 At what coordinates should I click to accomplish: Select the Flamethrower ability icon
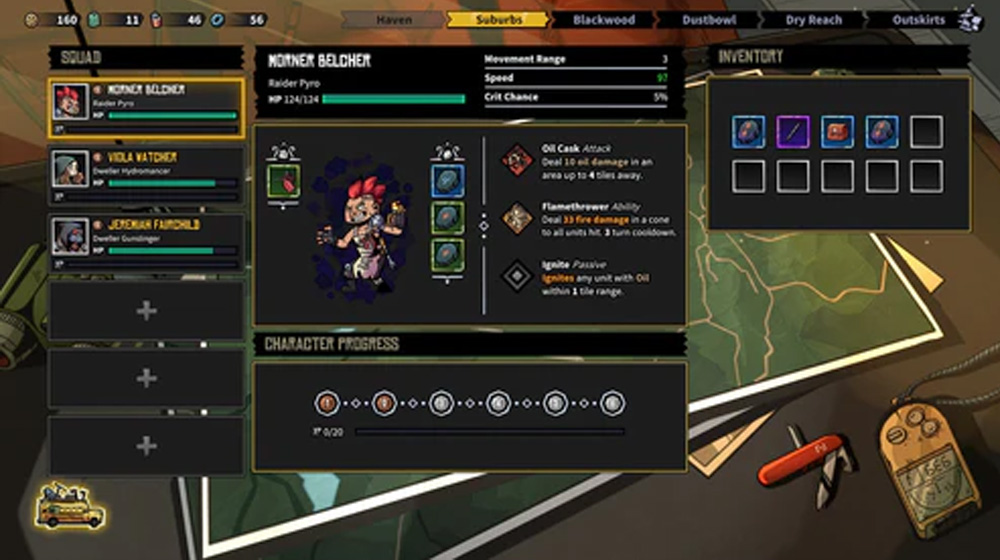coord(517,217)
